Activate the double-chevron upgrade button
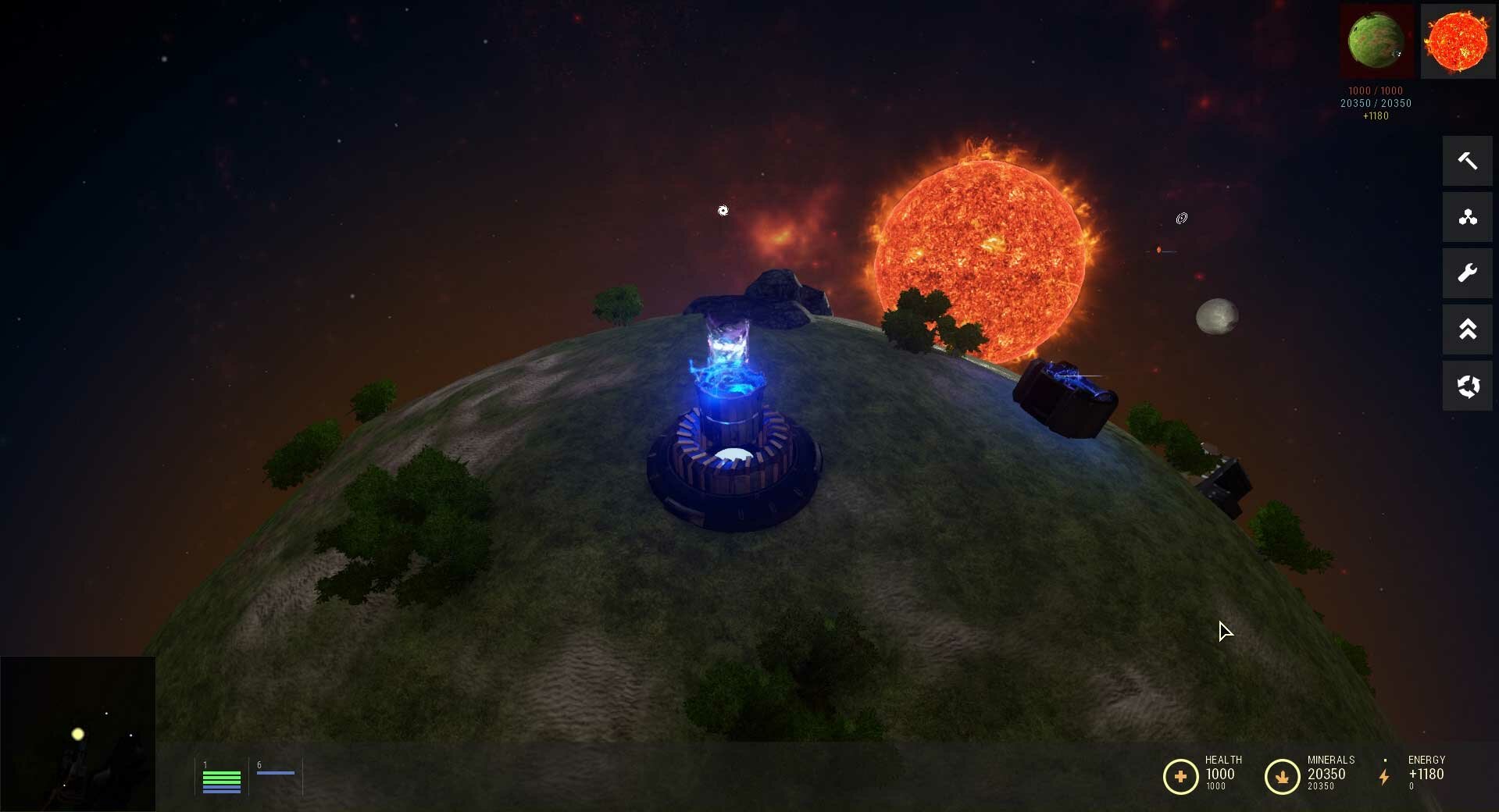 point(1467,329)
